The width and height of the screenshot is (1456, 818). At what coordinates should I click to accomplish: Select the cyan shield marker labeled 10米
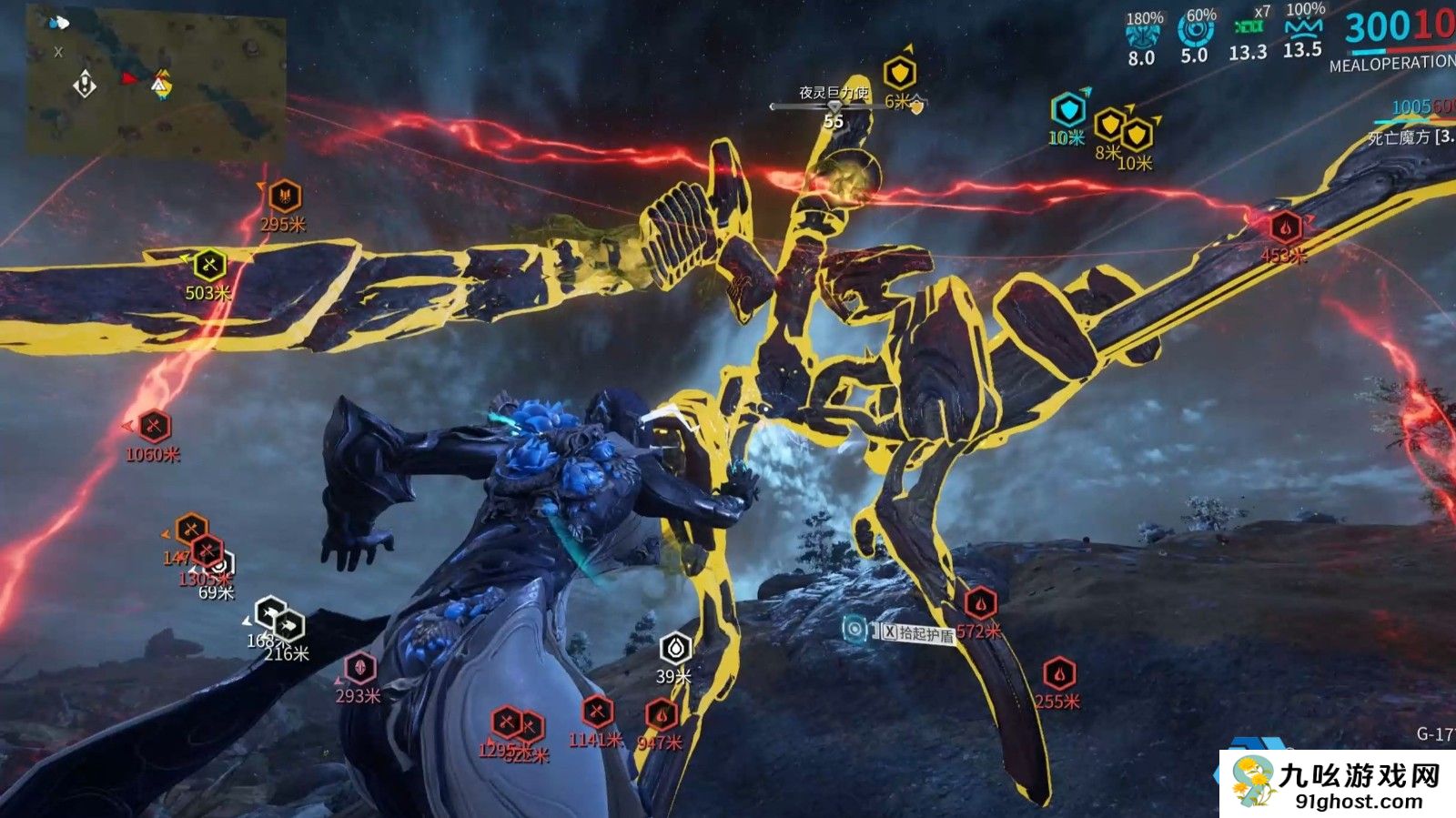[x=1068, y=110]
